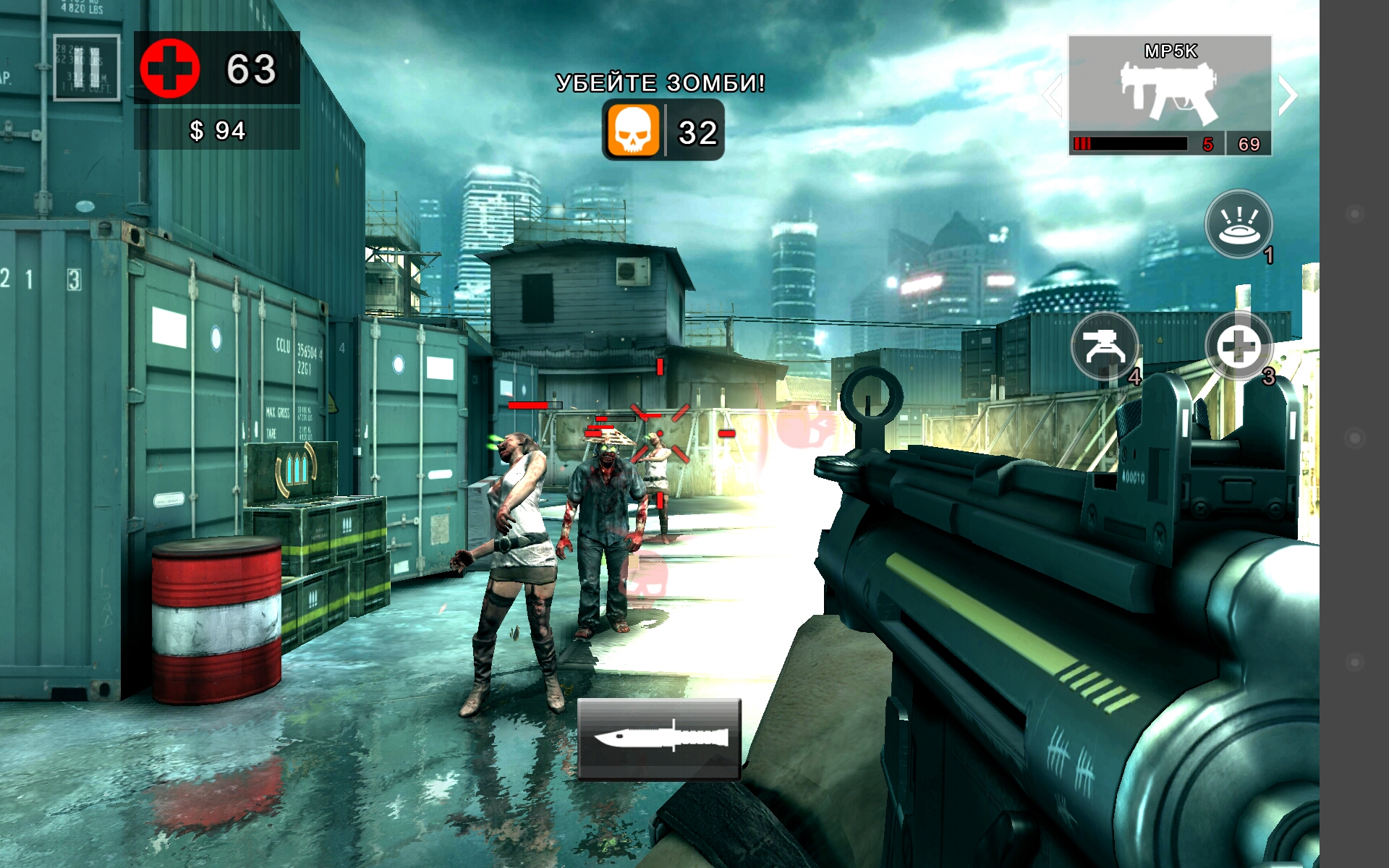Switch to the previous weapon arrow
The height and width of the screenshot is (868, 1389).
pyautogui.click(x=1053, y=95)
